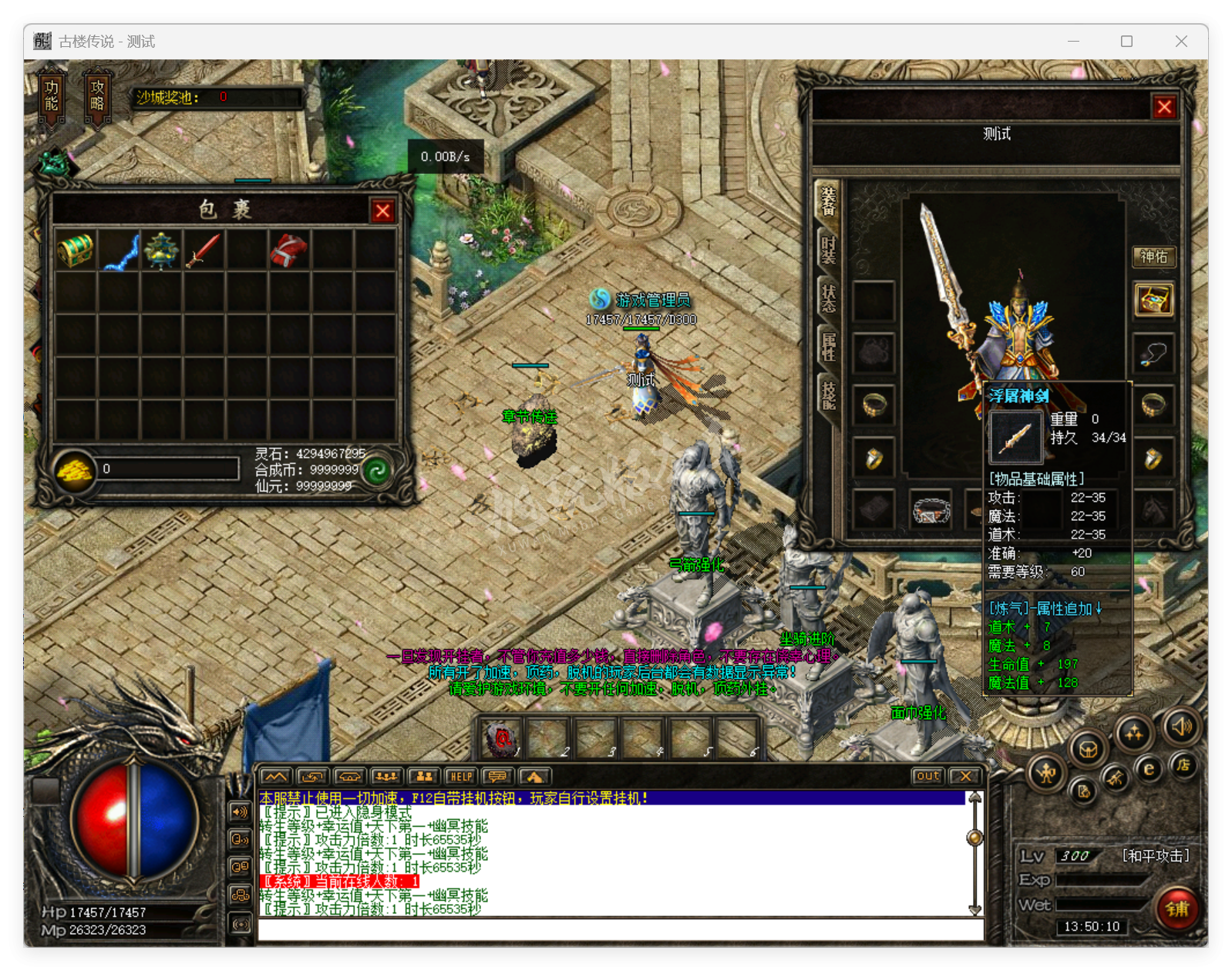
Task: Click the "out" button on the chat window
Action: tap(927, 777)
